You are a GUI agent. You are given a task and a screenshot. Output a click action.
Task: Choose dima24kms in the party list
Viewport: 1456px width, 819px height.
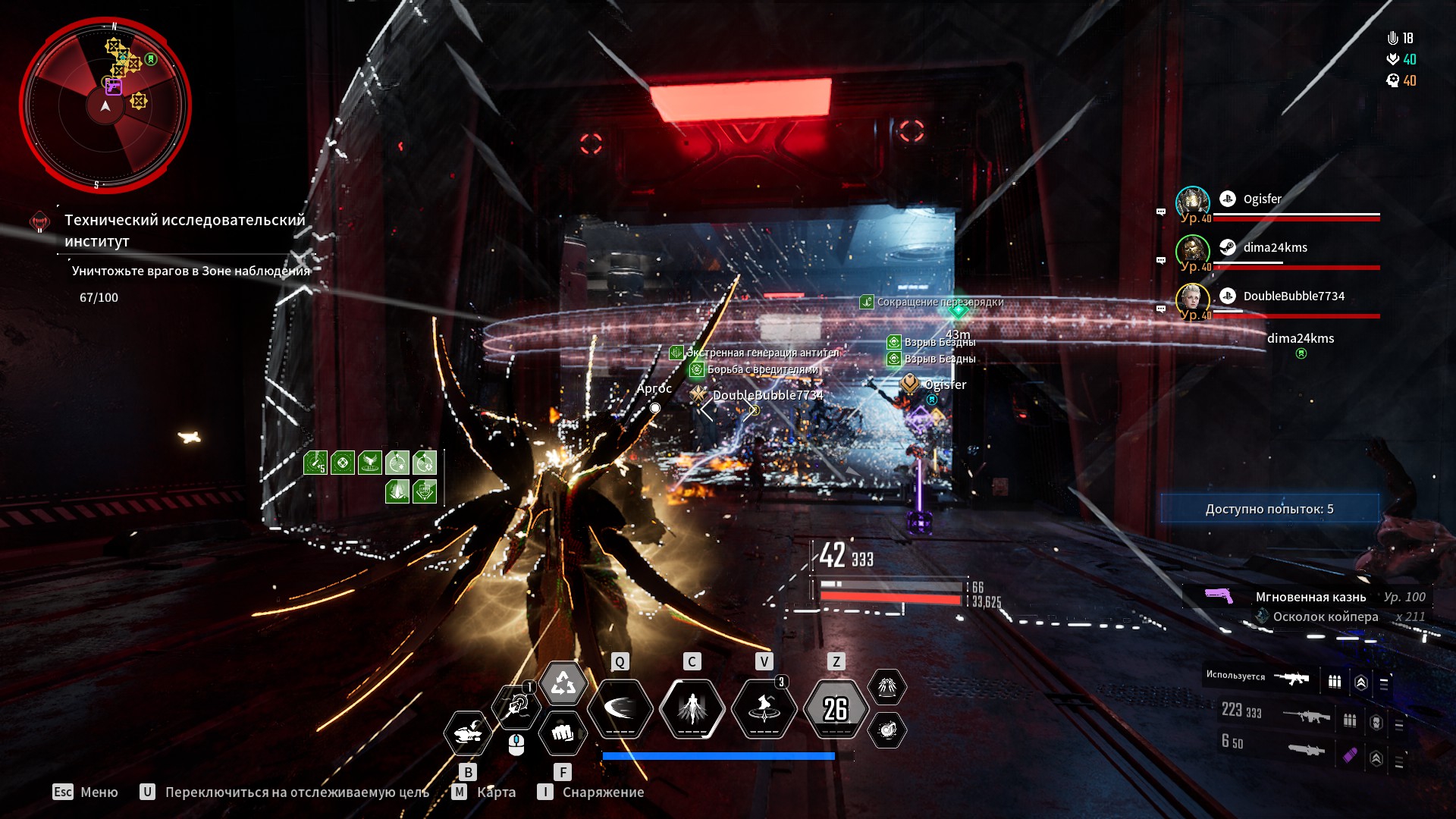(x=1275, y=248)
